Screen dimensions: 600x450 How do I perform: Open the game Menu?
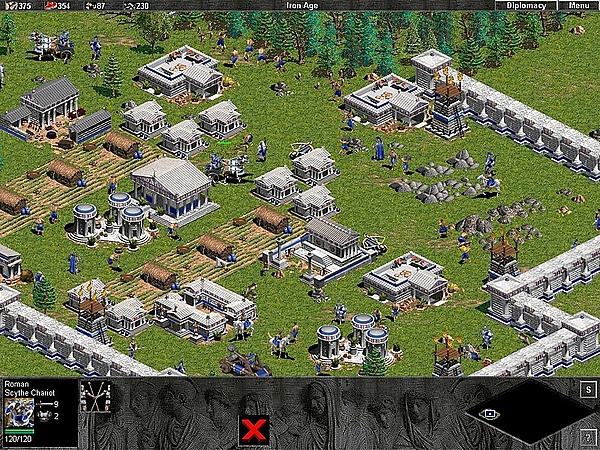point(579,6)
